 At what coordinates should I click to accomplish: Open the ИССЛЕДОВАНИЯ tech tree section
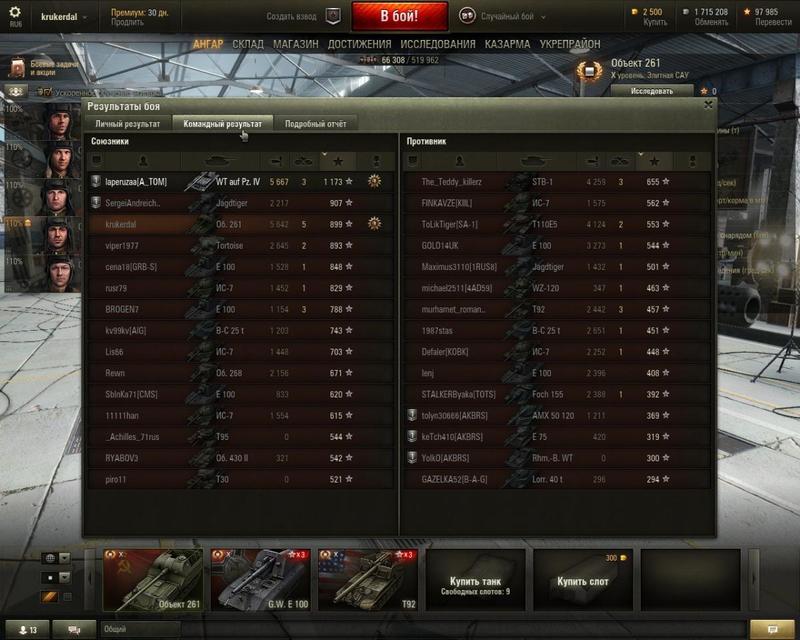point(438,45)
